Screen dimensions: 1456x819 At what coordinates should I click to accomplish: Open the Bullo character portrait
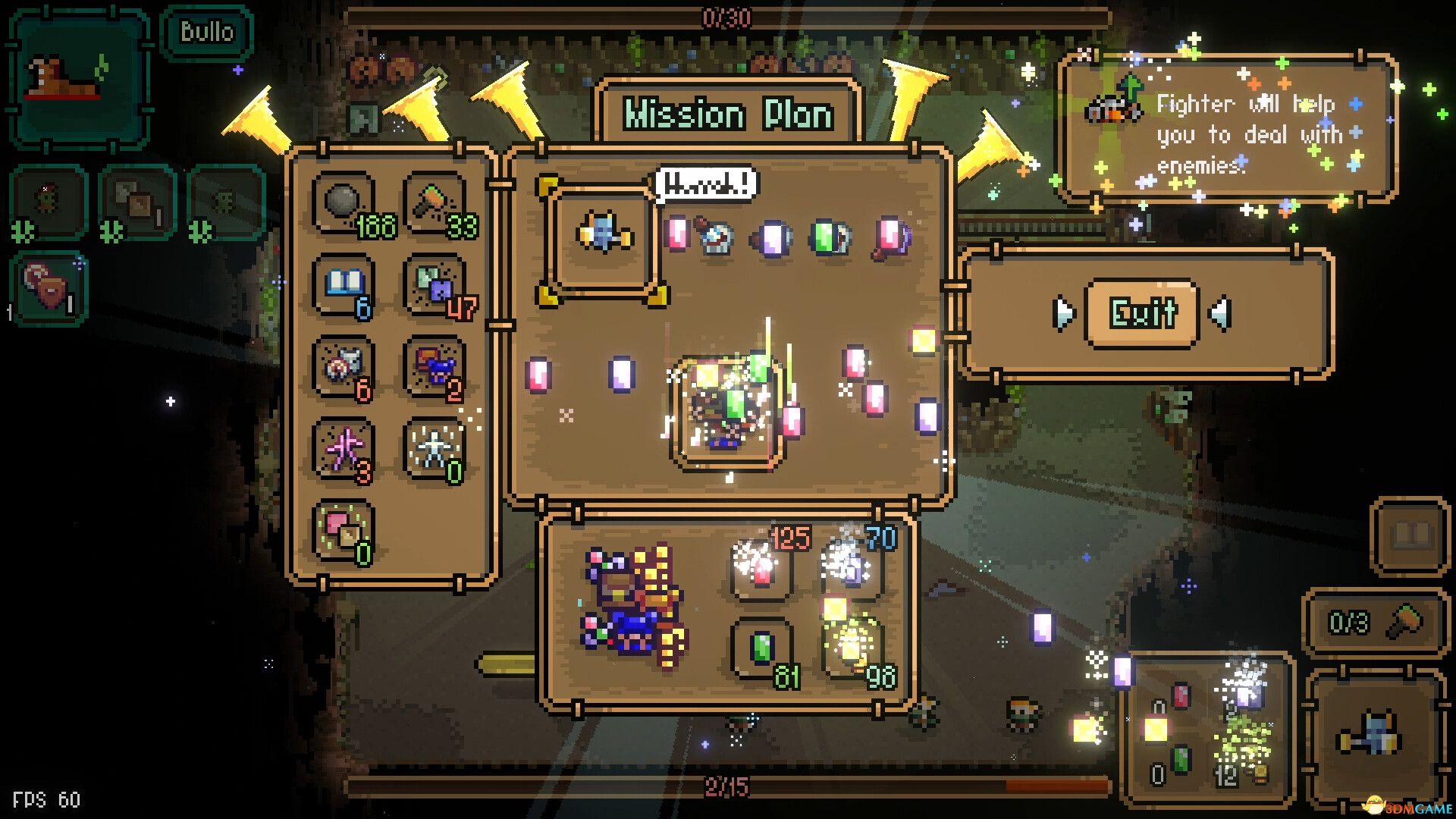click(78, 80)
